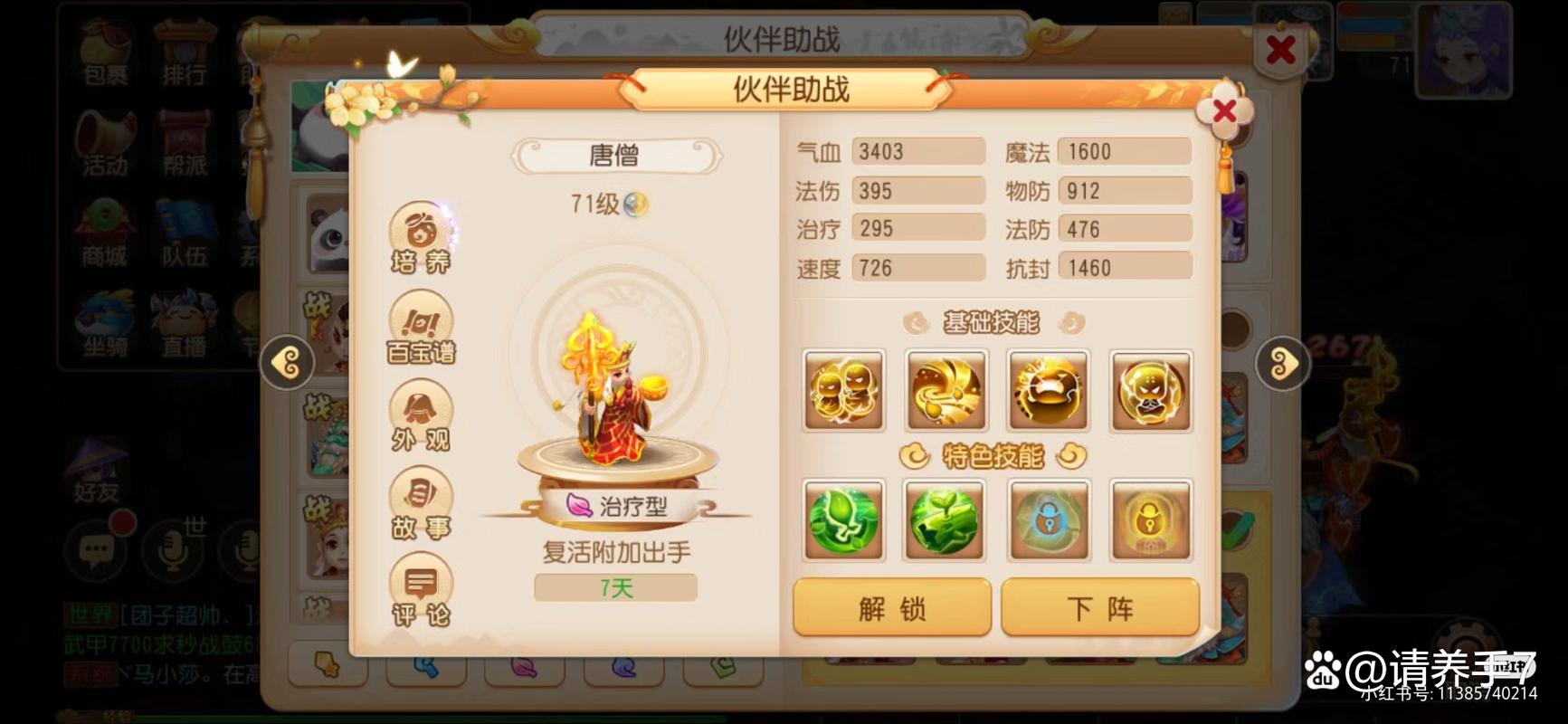Image resolution: width=1568 pixels, height=724 pixels.
Task: Tap the gold locked special skill slot
Action: pos(1151,521)
